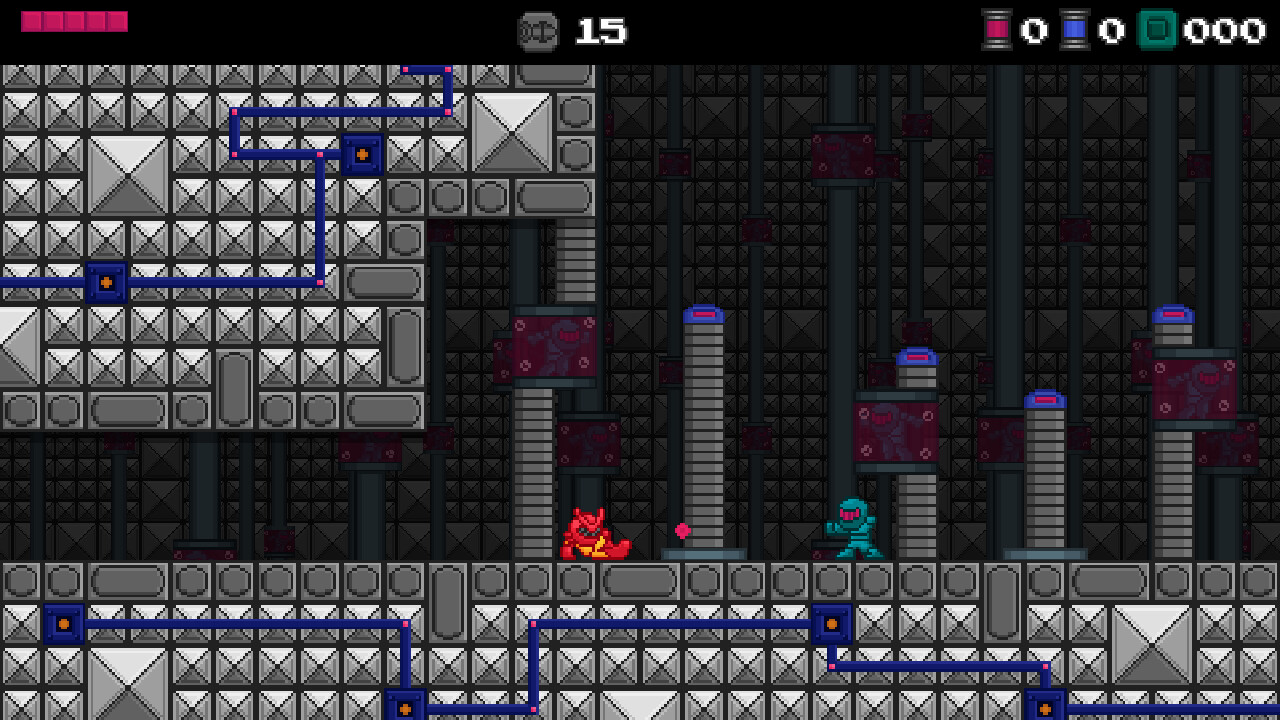The image size is (1280, 720).
Task: Toggle the pink capacitor atop the tall center pillar
Action: point(703,313)
